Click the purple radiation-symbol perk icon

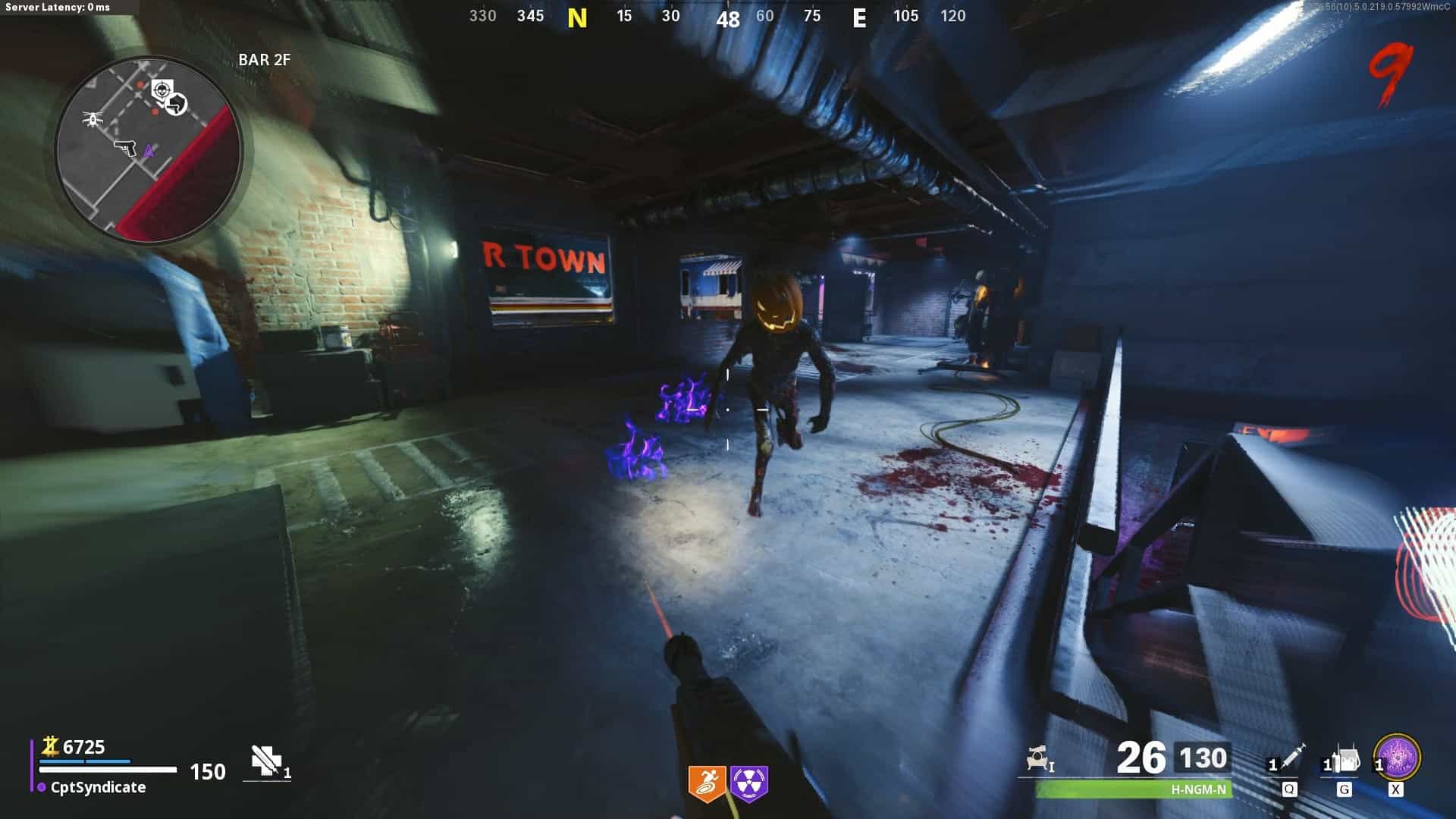[x=749, y=783]
